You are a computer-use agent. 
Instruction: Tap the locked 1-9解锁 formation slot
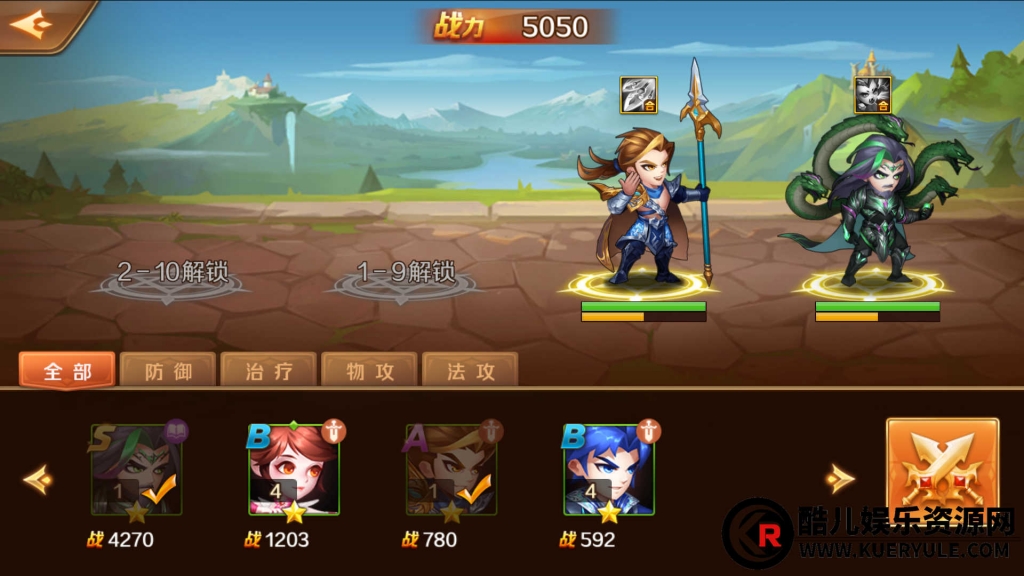tap(408, 276)
